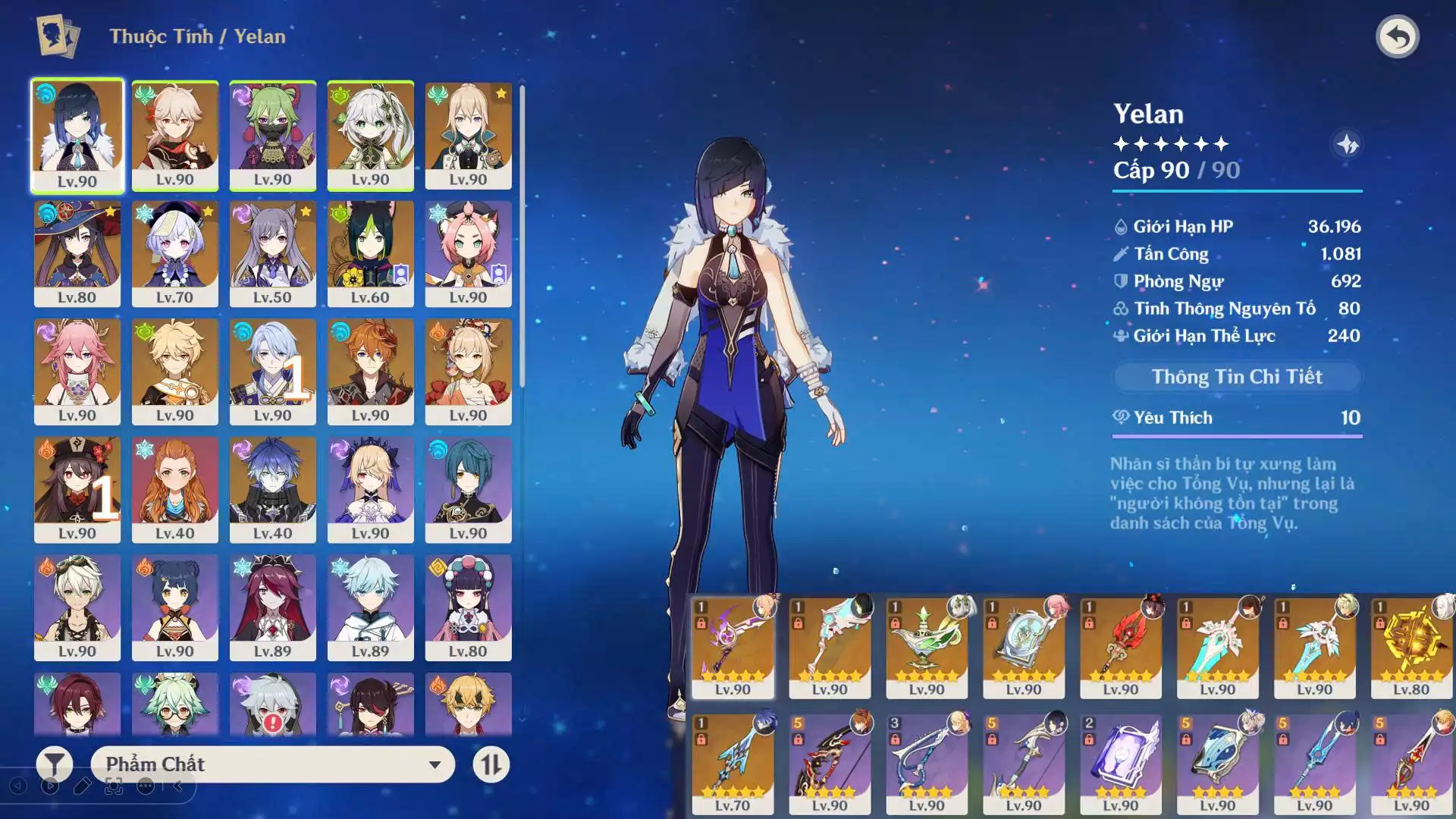The height and width of the screenshot is (819, 1456).
Task: Choose Yae Miko's portrait
Action: [77, 372]
